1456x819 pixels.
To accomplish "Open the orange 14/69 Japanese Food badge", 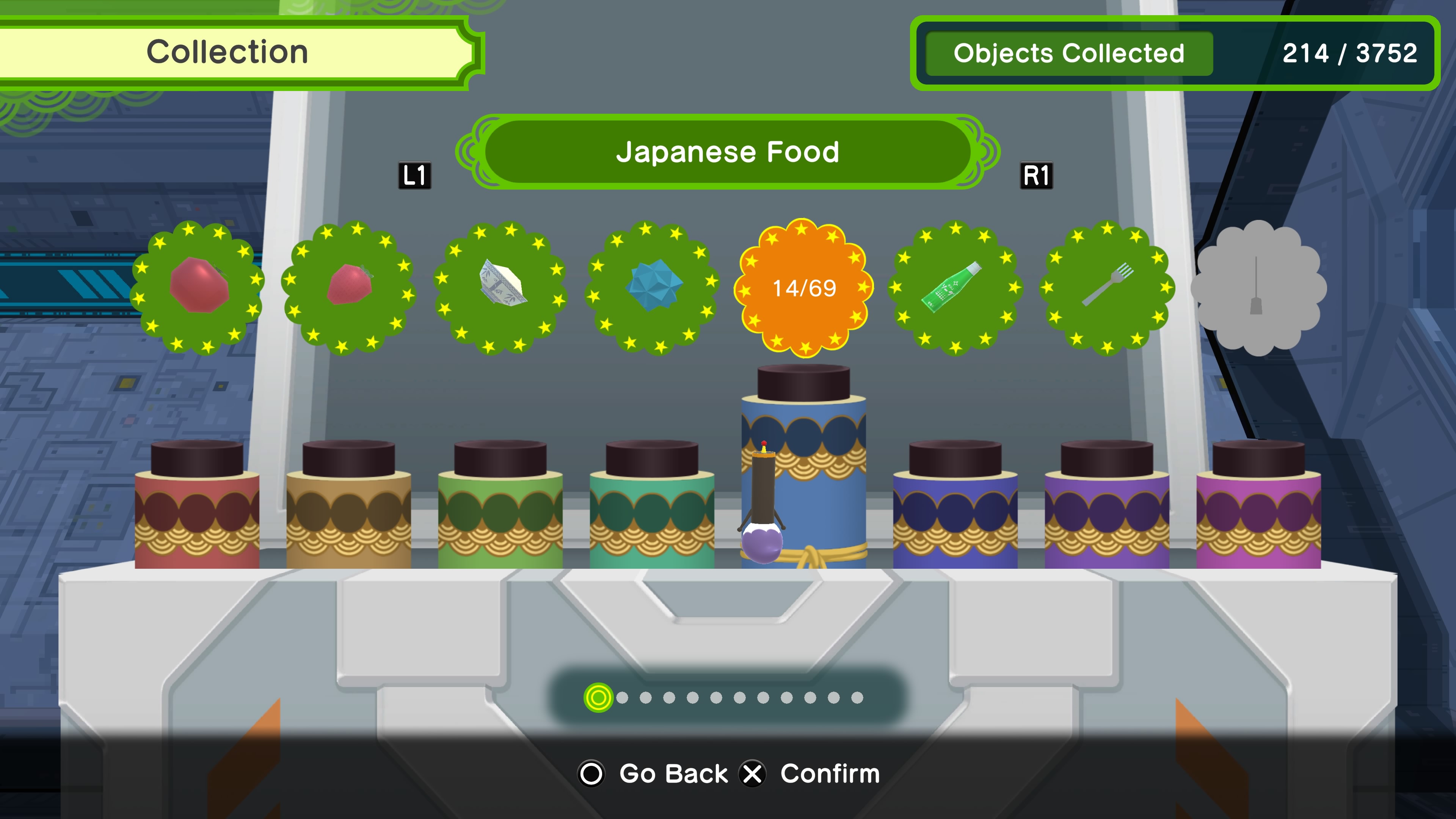I will pyautogui.click(x=804, y=288).
